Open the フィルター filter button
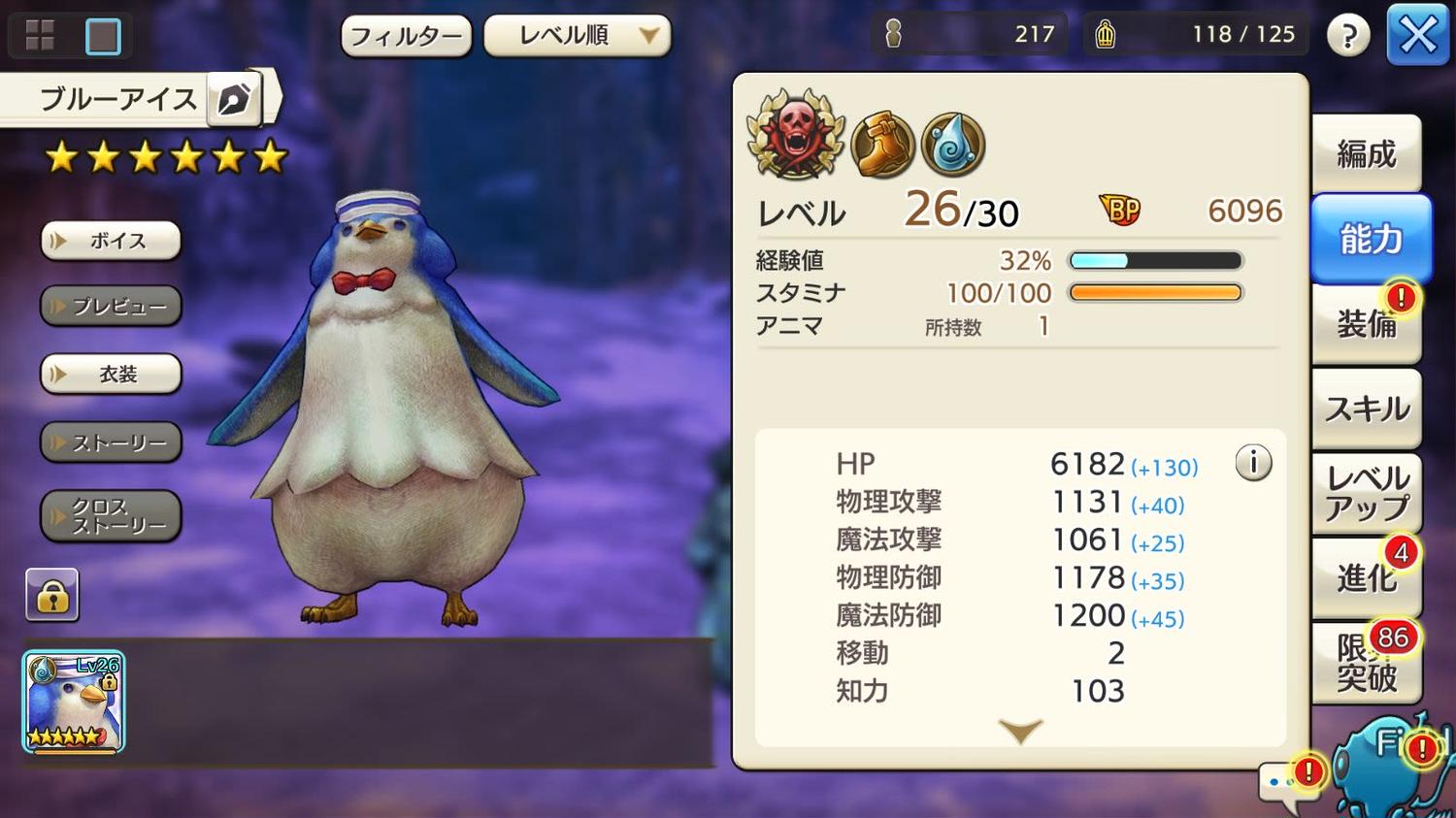This screenshot has height=818, width=1456. (x=406, y=37)
